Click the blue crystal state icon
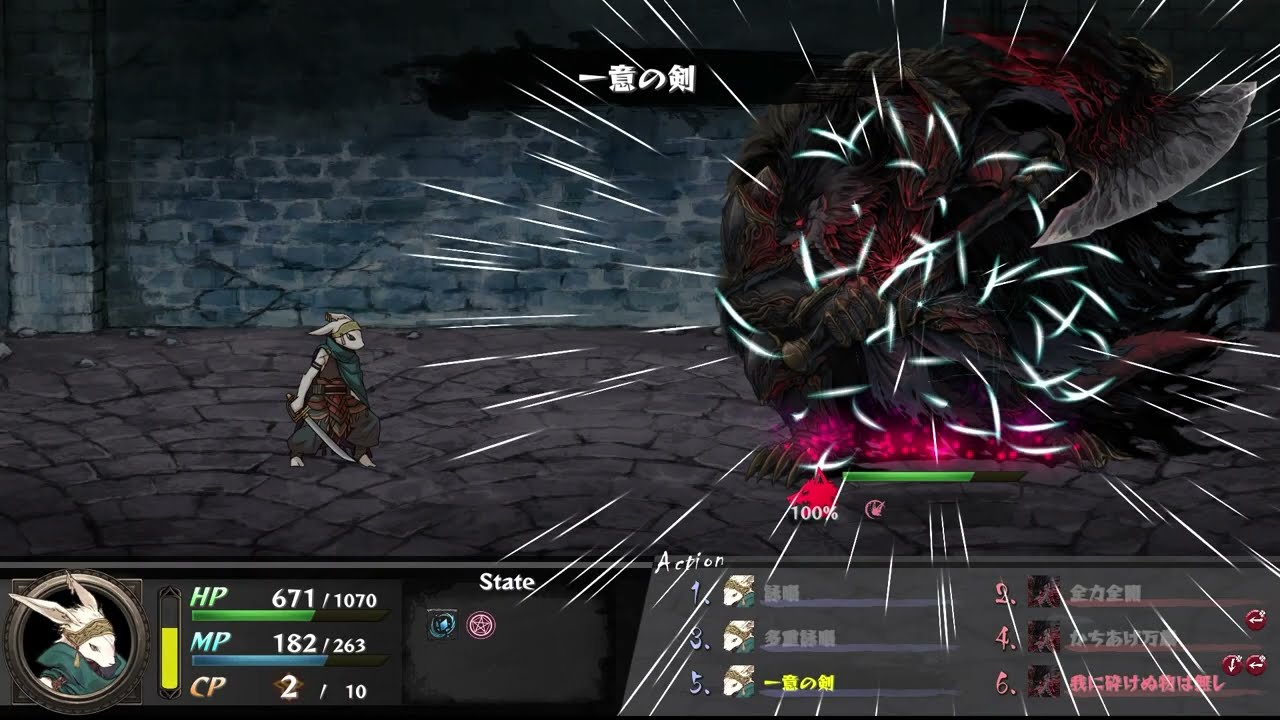The height and width of the screenshot is (720, 1280). 442,625
